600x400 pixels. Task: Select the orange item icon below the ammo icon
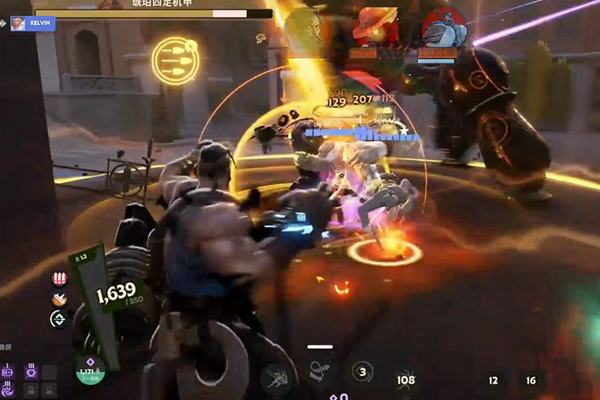(58, 298)
